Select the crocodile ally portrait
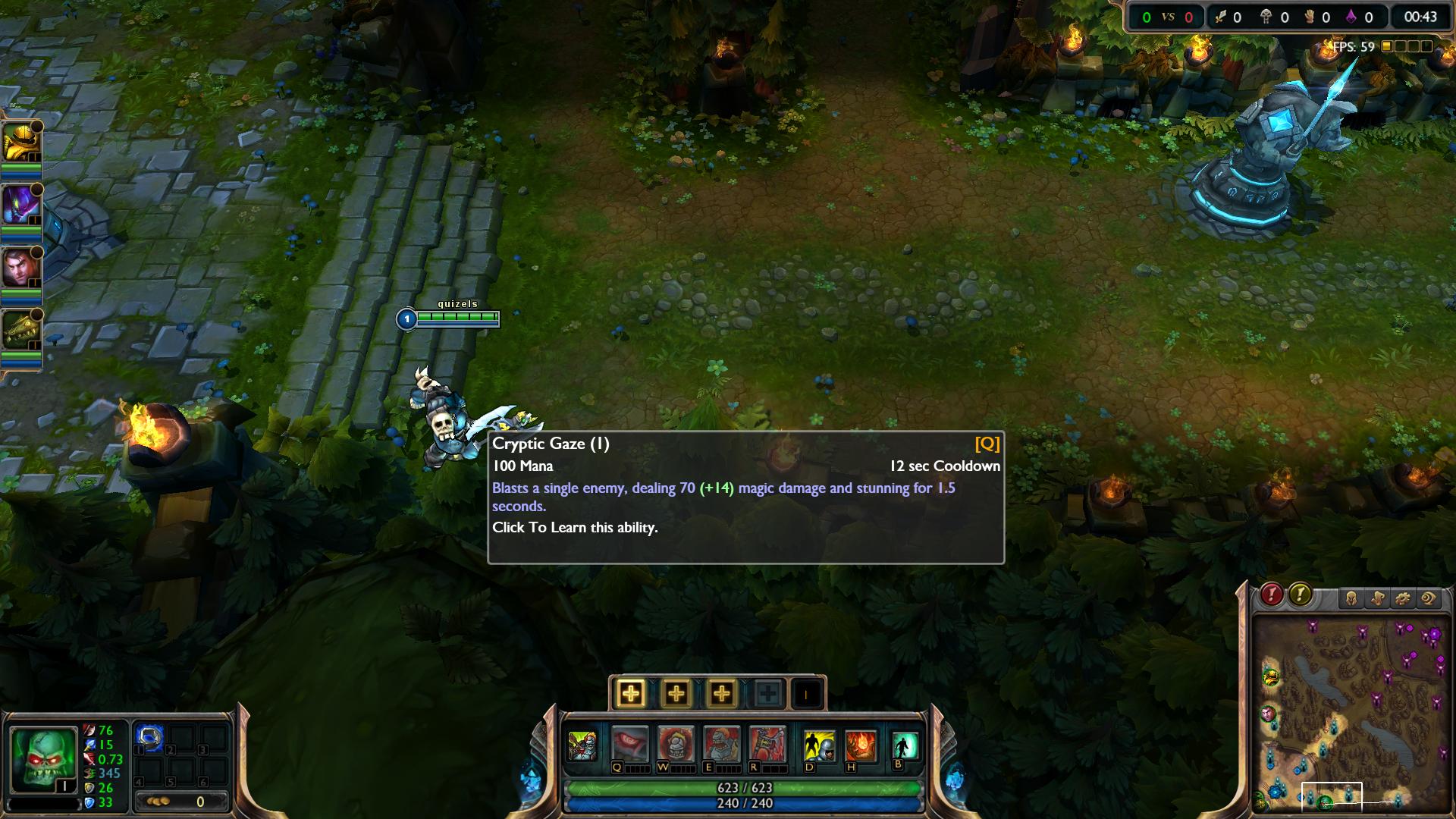This screenshot has height=819, width=1456. 21,331
